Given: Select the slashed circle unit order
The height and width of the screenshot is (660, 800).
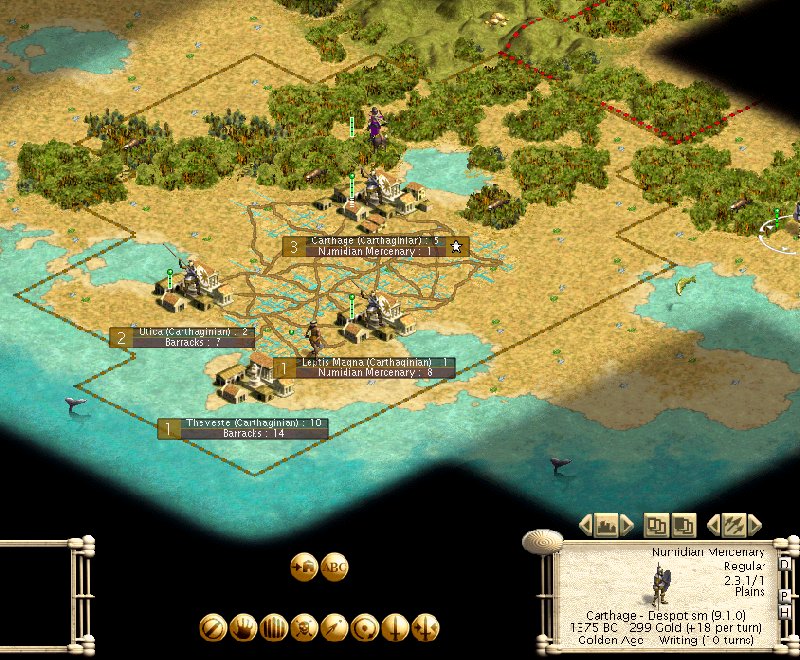Looking at the screenshot, I should [213, 627].
